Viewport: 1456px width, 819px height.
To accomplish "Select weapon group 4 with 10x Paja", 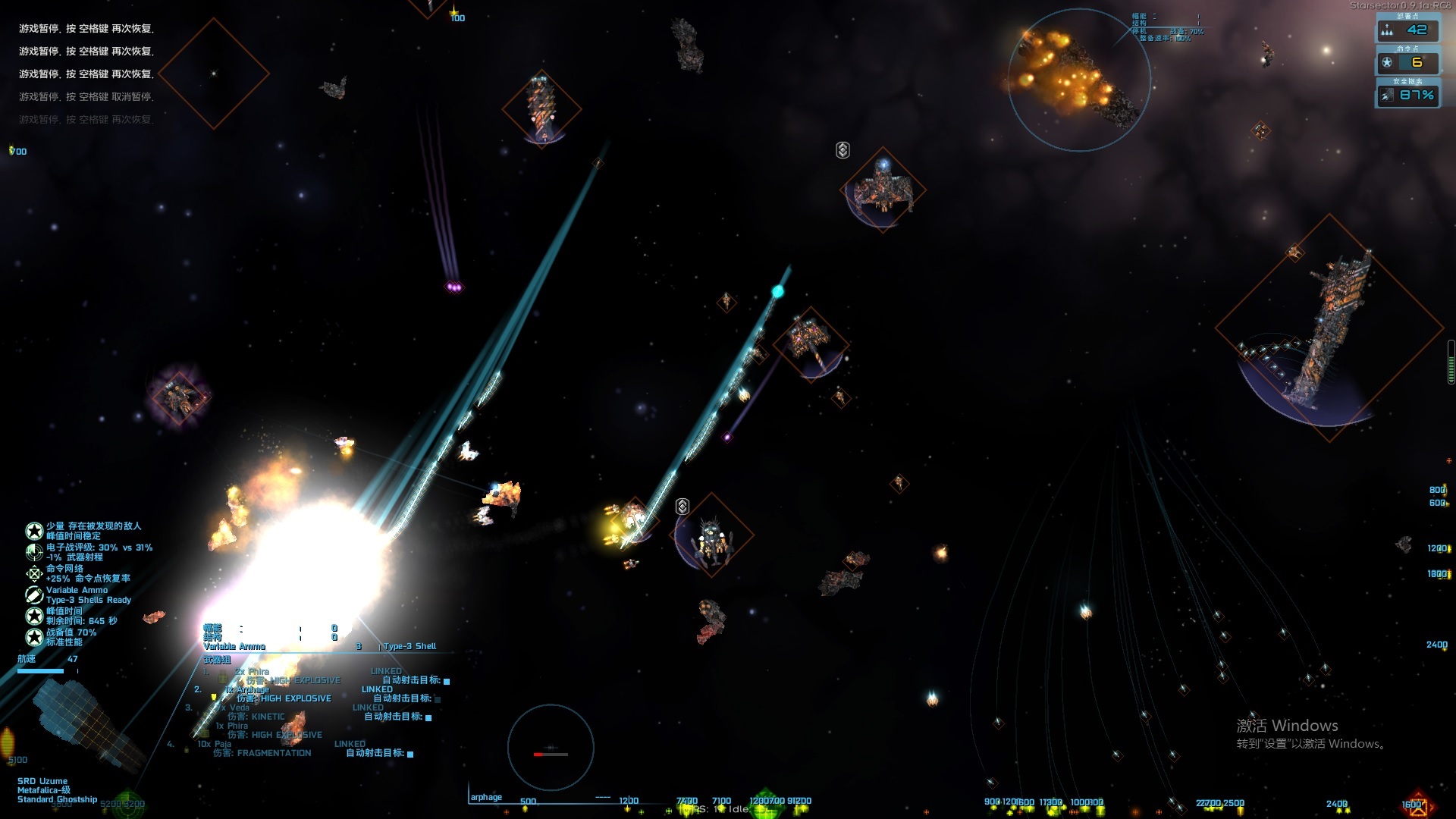I will pyautogui.click(x=215, y=745).
